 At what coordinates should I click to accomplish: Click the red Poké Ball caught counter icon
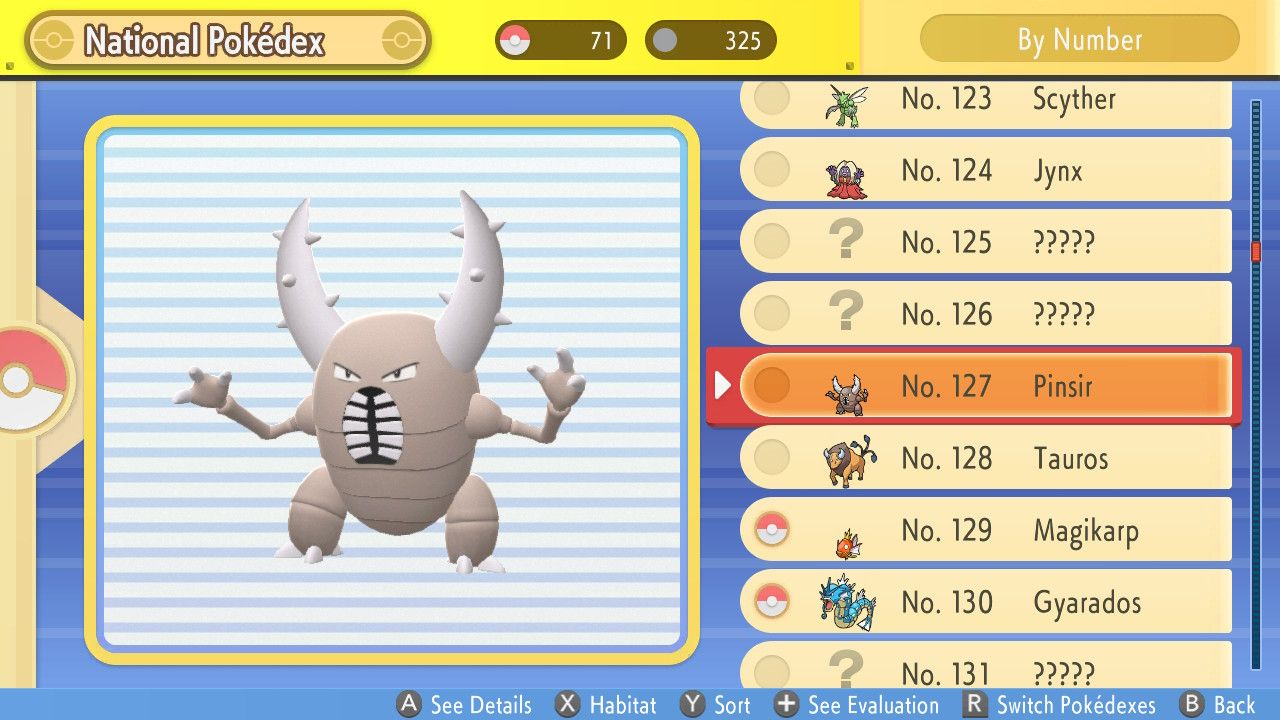(x=518, y=40)
